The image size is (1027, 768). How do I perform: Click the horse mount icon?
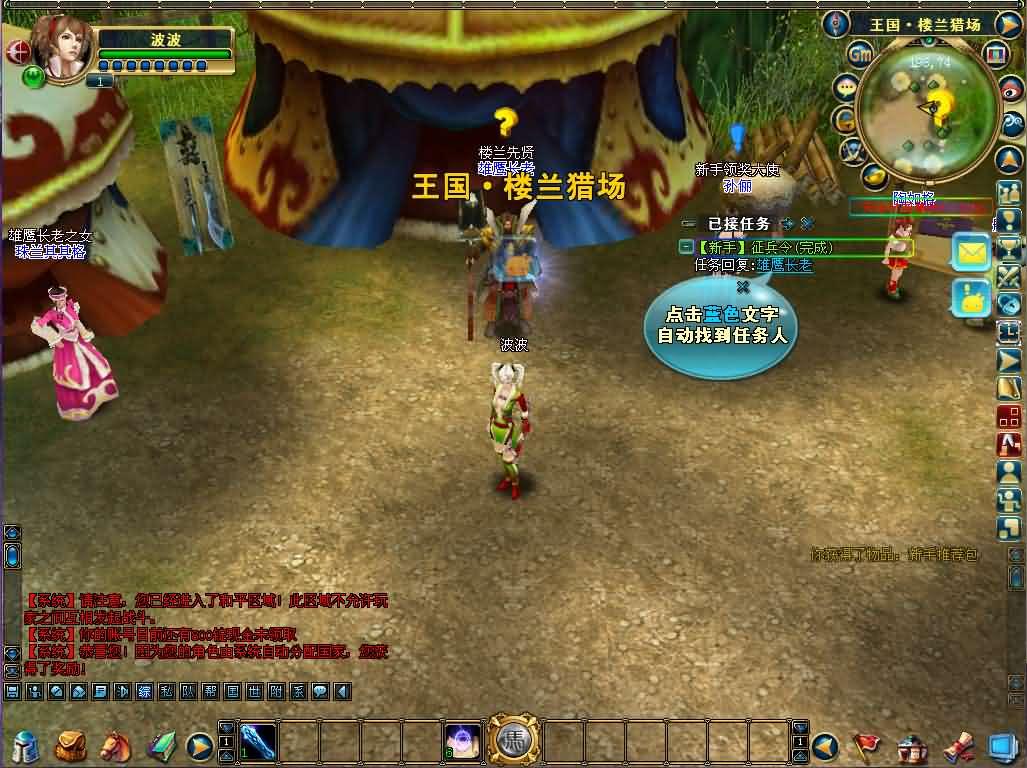coord(115,745)
